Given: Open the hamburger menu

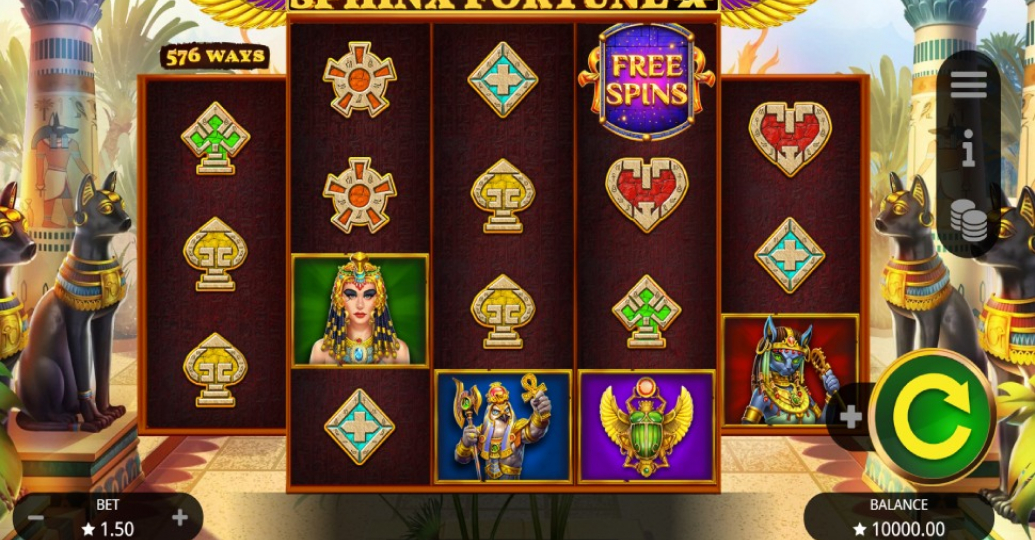Looking at the screenshot, I should pos(968,86).
